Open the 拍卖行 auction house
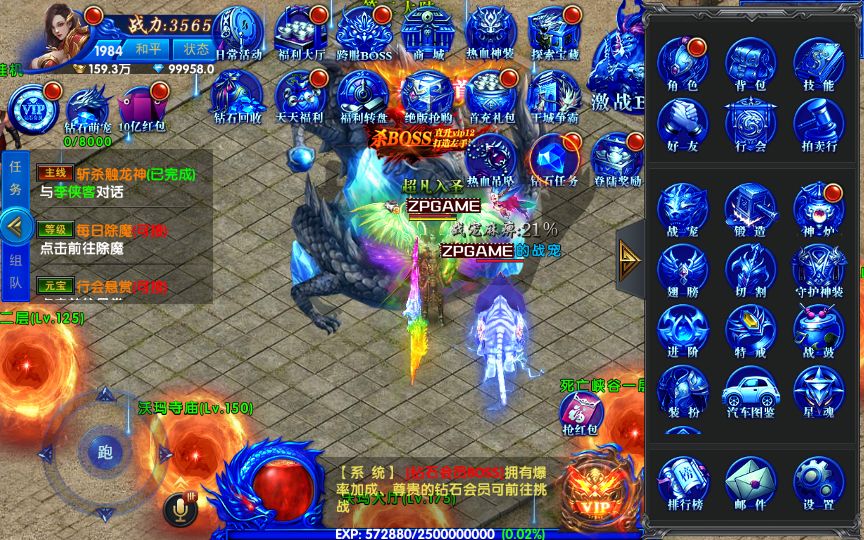 point(818,124)
